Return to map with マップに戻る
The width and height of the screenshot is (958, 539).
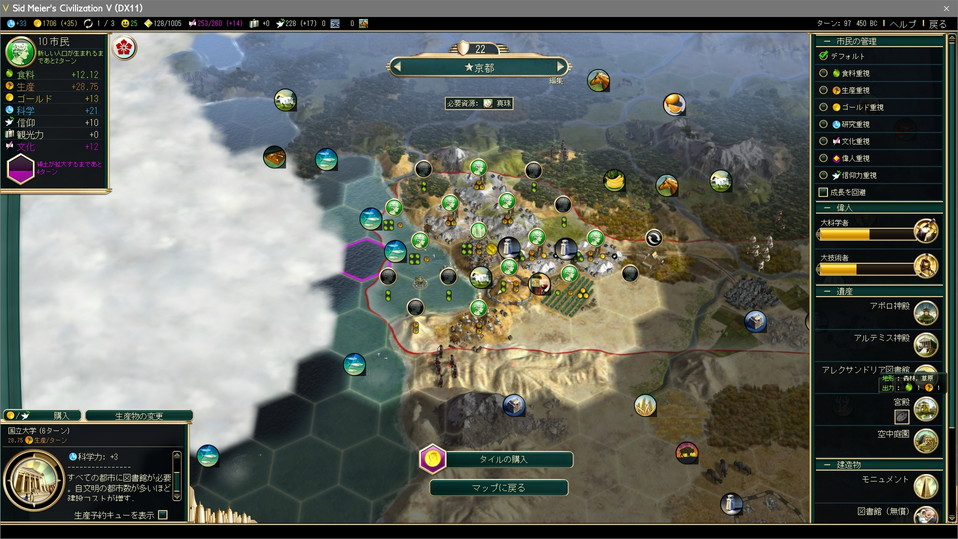point(498,488)
